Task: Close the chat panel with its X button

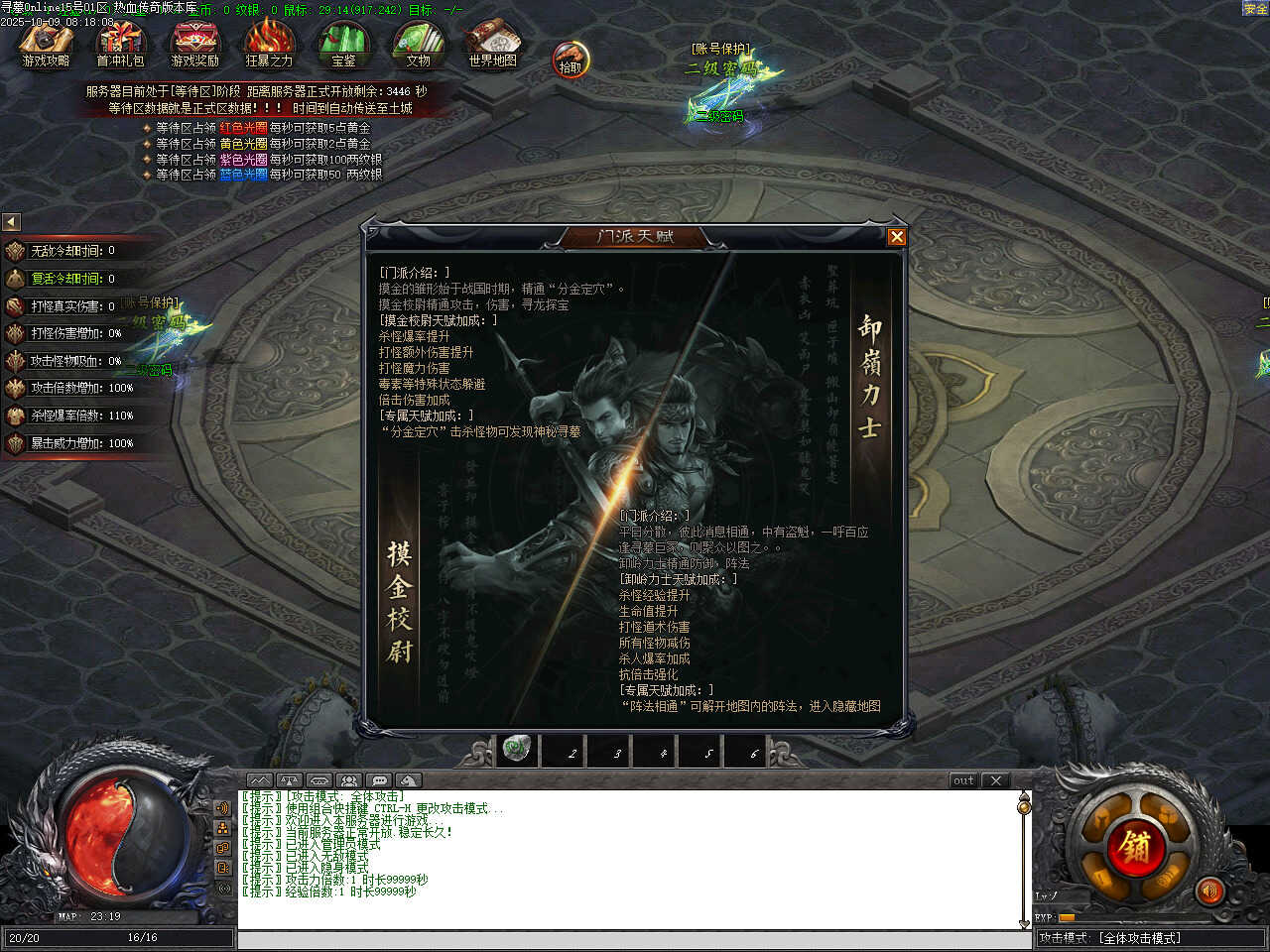Action: click(996, 780)
